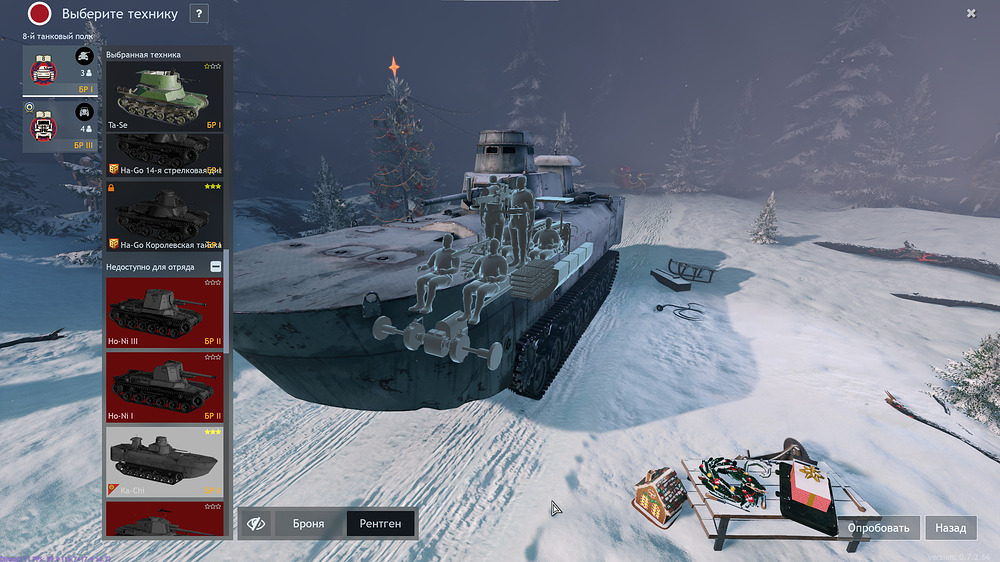Choose the Ho-Ni I vehicle card

165,388
